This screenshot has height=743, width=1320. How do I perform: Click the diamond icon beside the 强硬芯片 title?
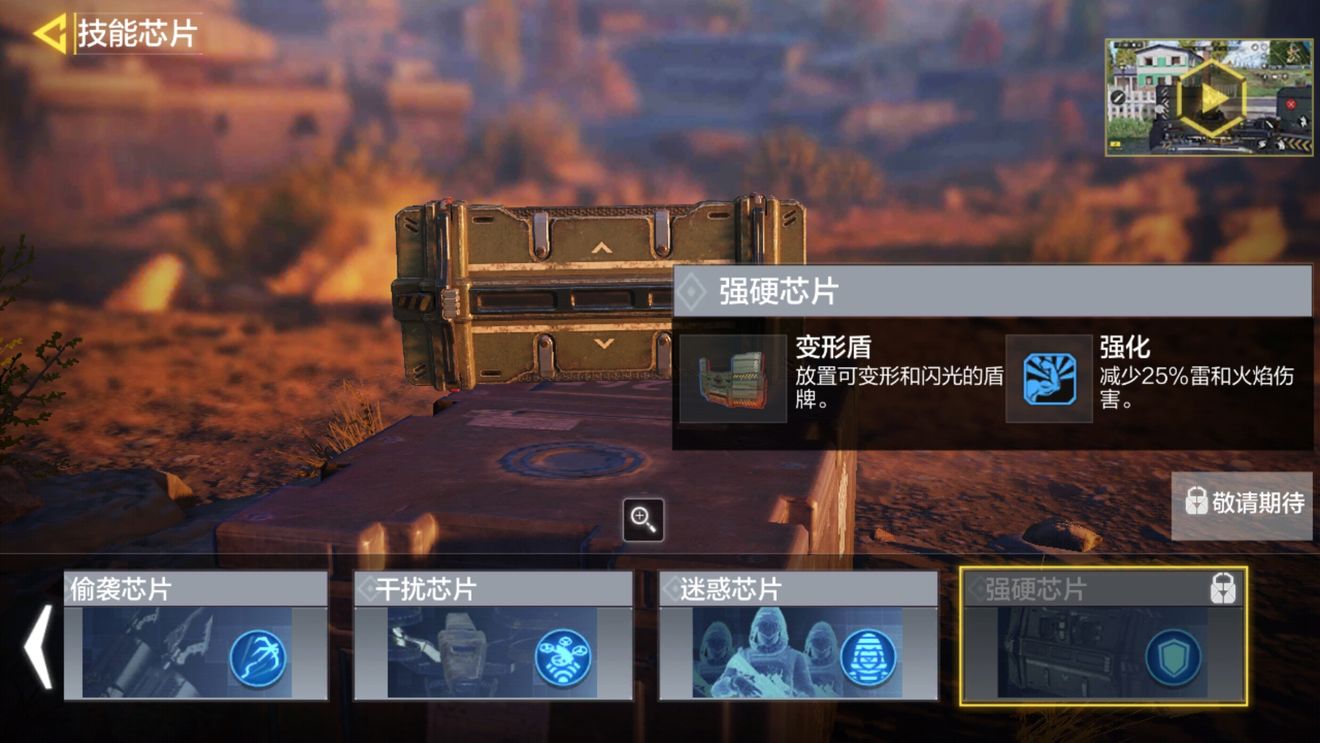(x=690, y=294)
